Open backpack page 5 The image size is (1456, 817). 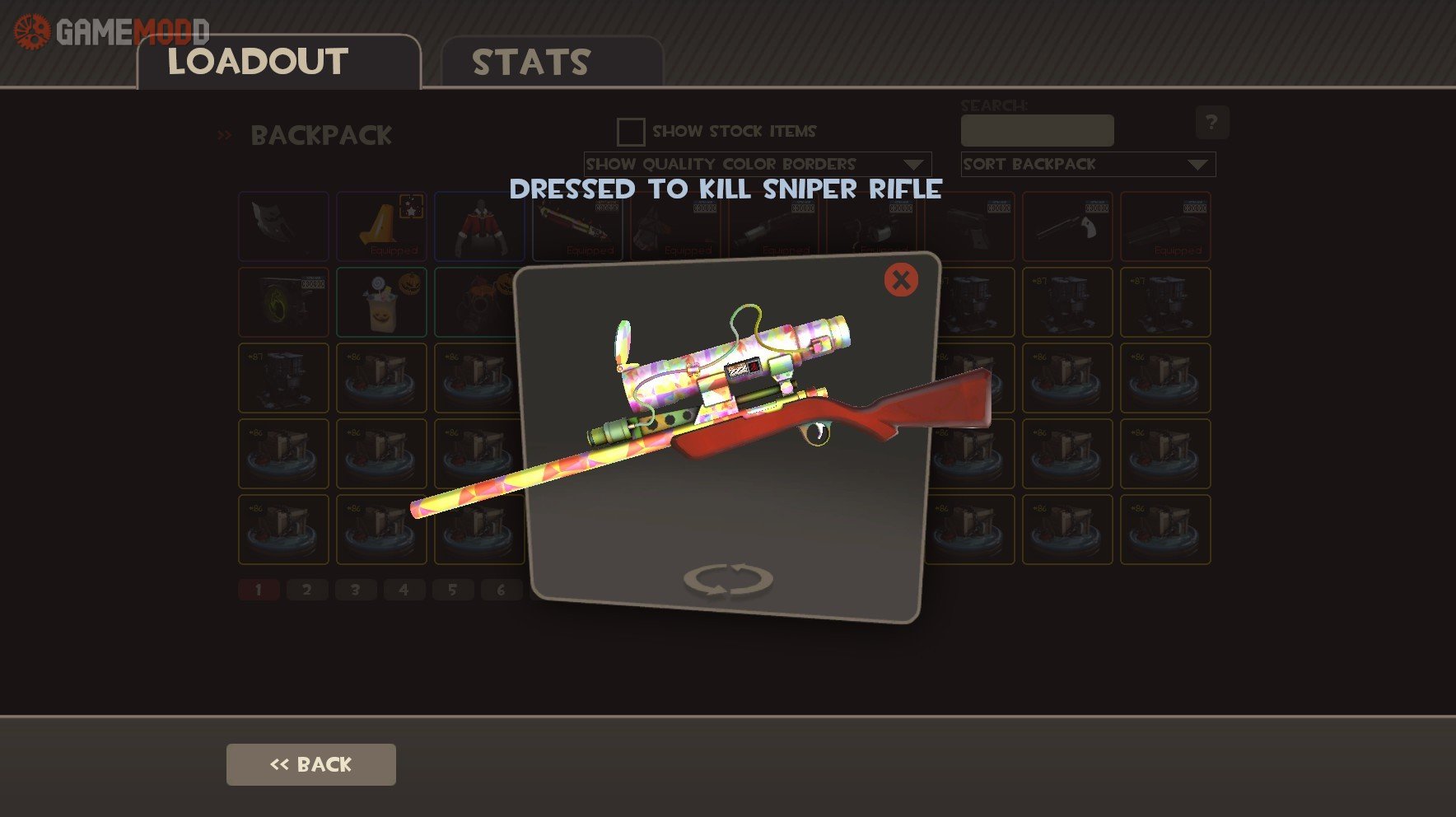(x=453, y=590)
